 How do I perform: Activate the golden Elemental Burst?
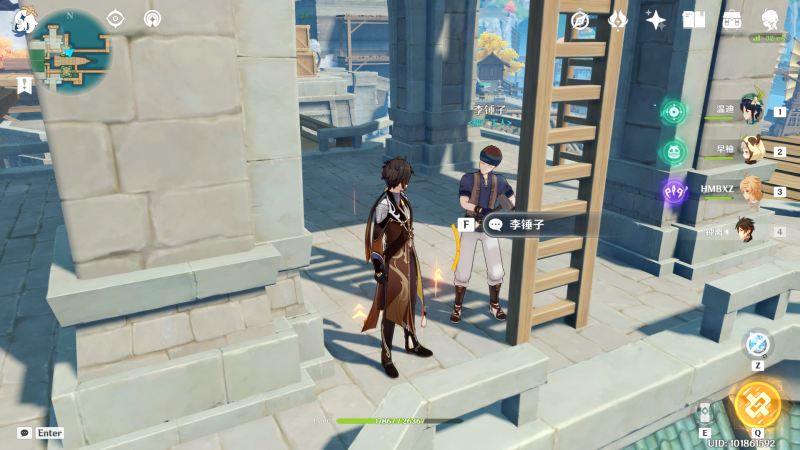757,404
